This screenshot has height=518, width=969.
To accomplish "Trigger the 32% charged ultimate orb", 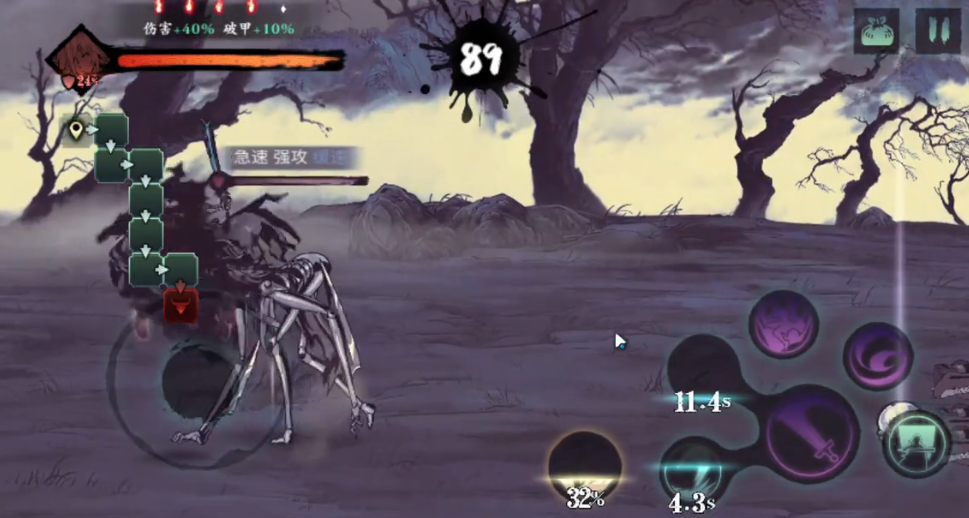I will 585,466.
